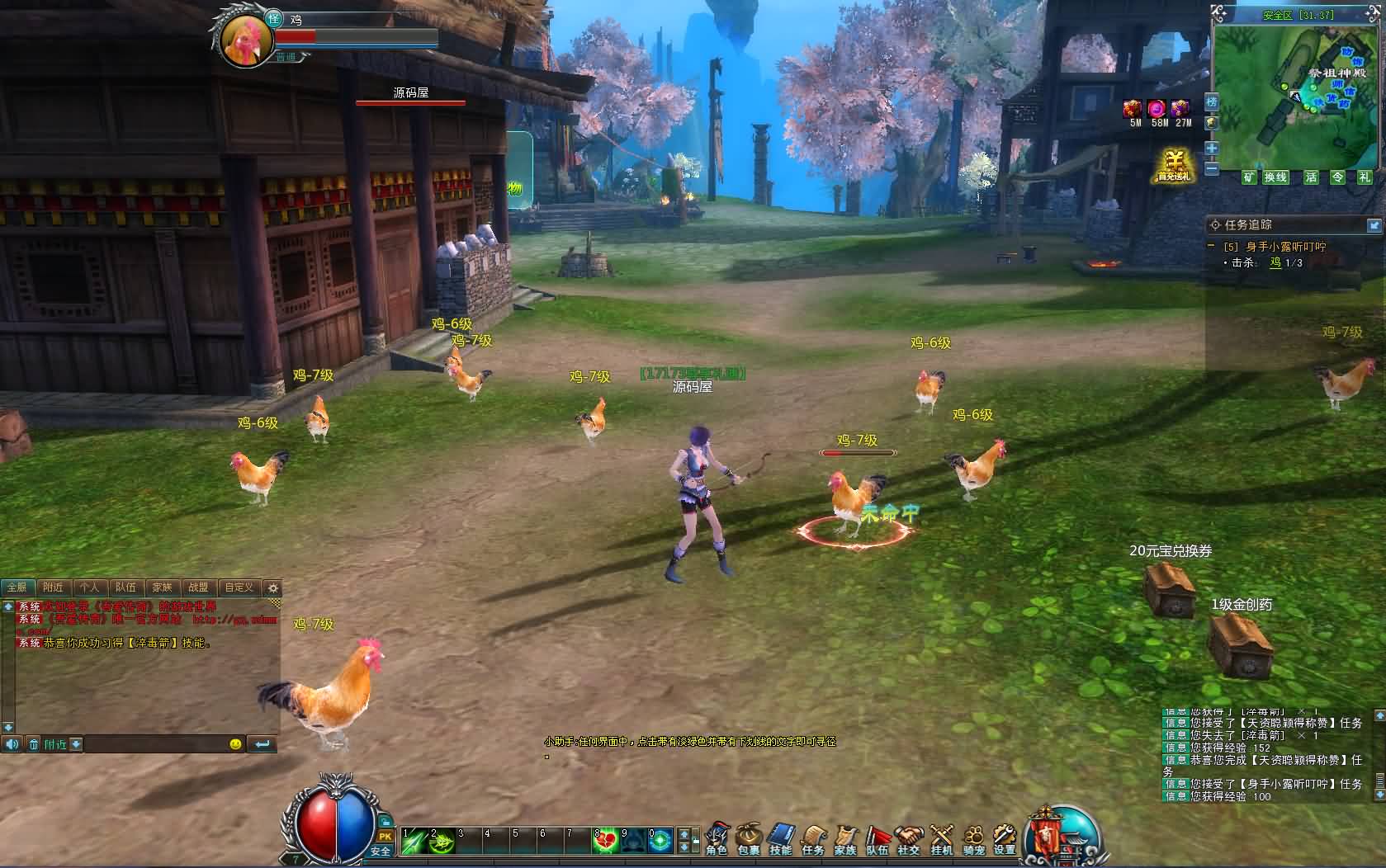Open the 包裹 inventory bag
Screen dimensions: 1386x868
(x=749, y=838)
